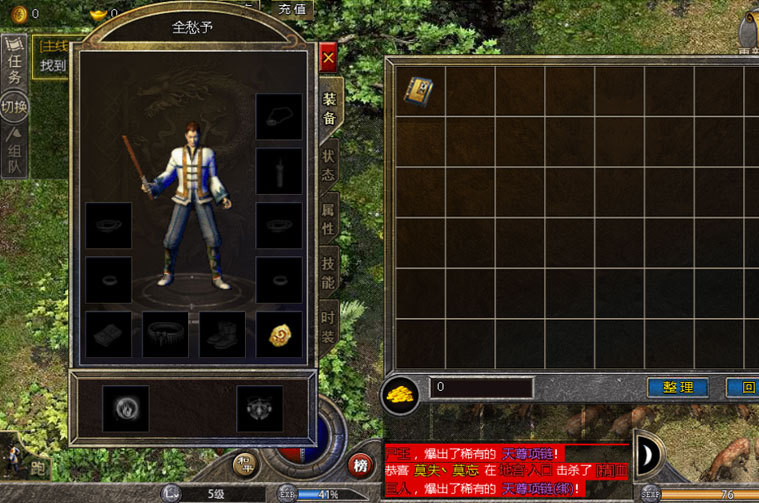Open the 任务 quest panel
The width and height of the screenshot is (759, 503).
pos(14,65)
